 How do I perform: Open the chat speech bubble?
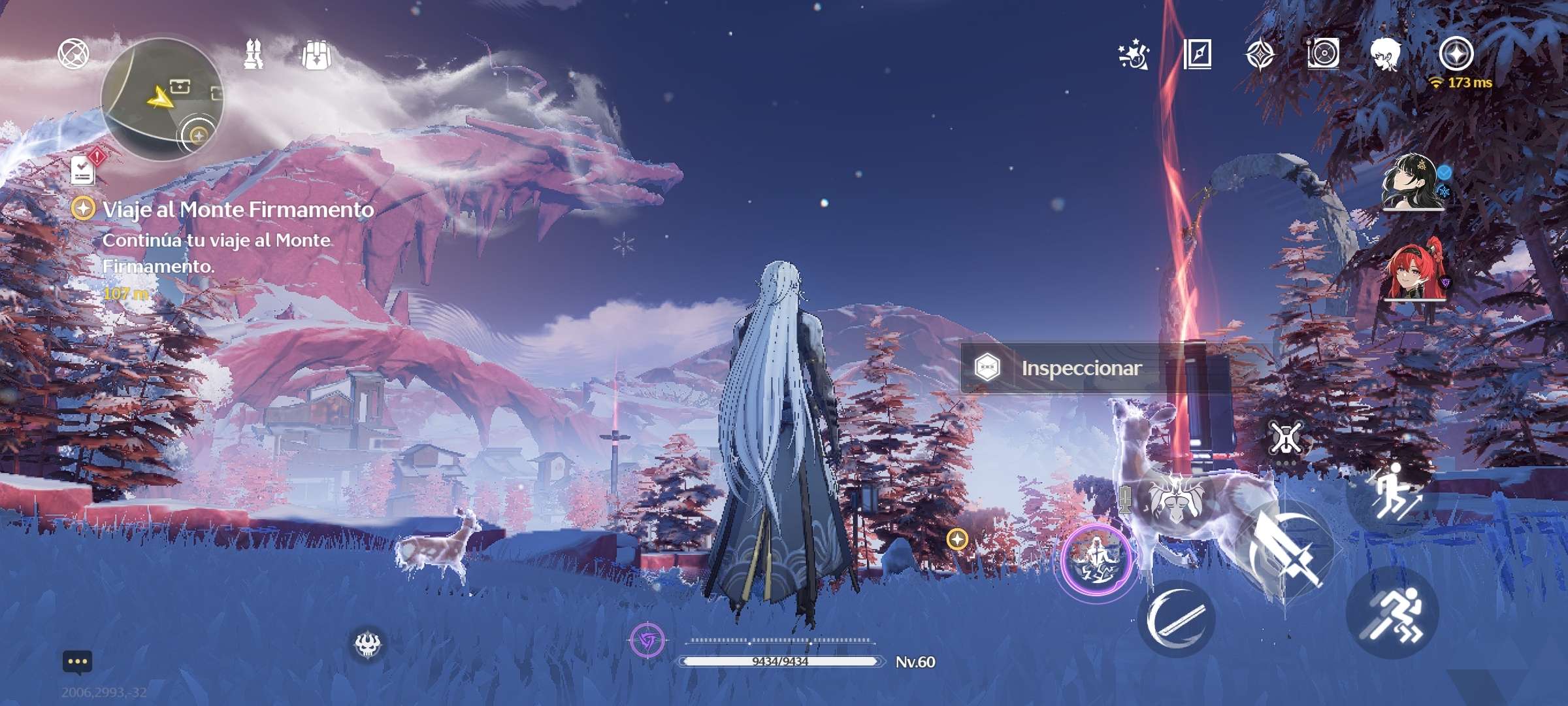coord(77,662)
